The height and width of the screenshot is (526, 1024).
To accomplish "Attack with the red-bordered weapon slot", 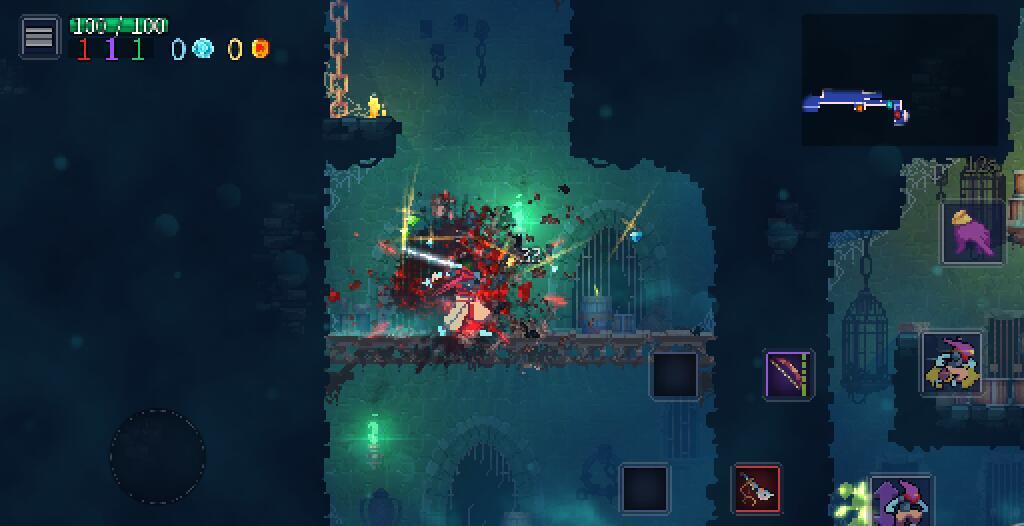I will point(757,489).
